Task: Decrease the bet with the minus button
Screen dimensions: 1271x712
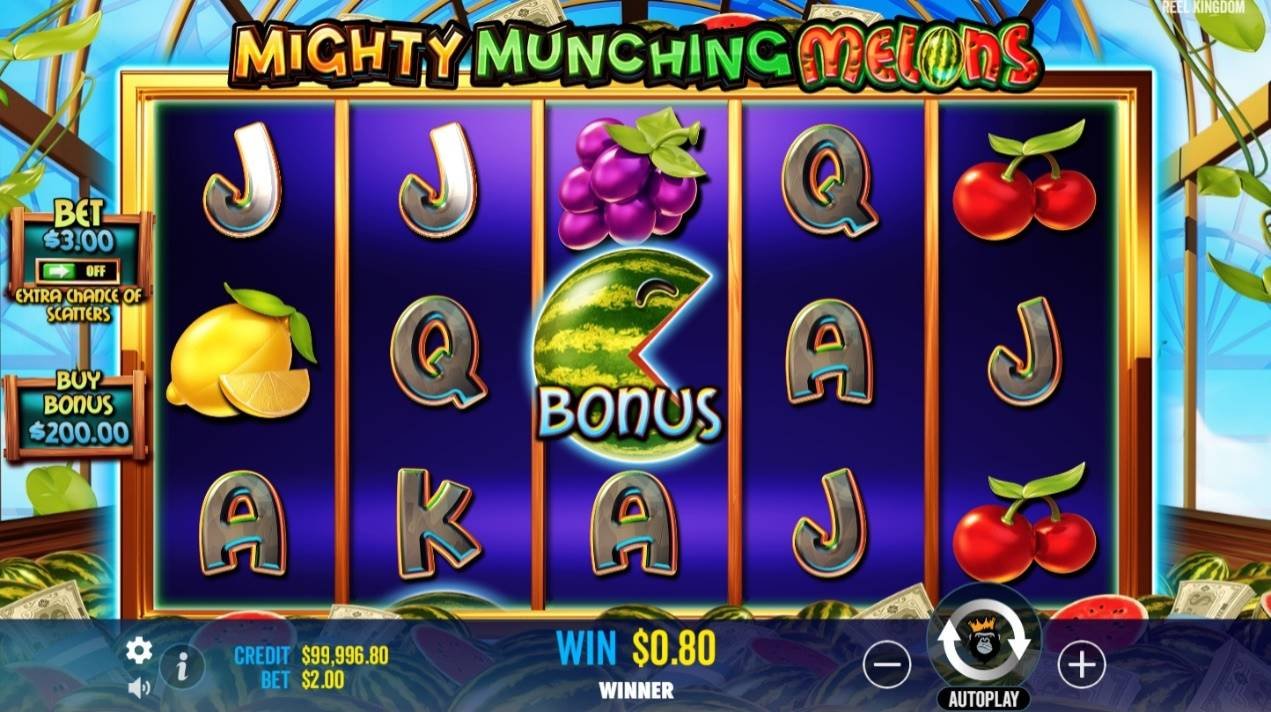Action: point(887,664)
